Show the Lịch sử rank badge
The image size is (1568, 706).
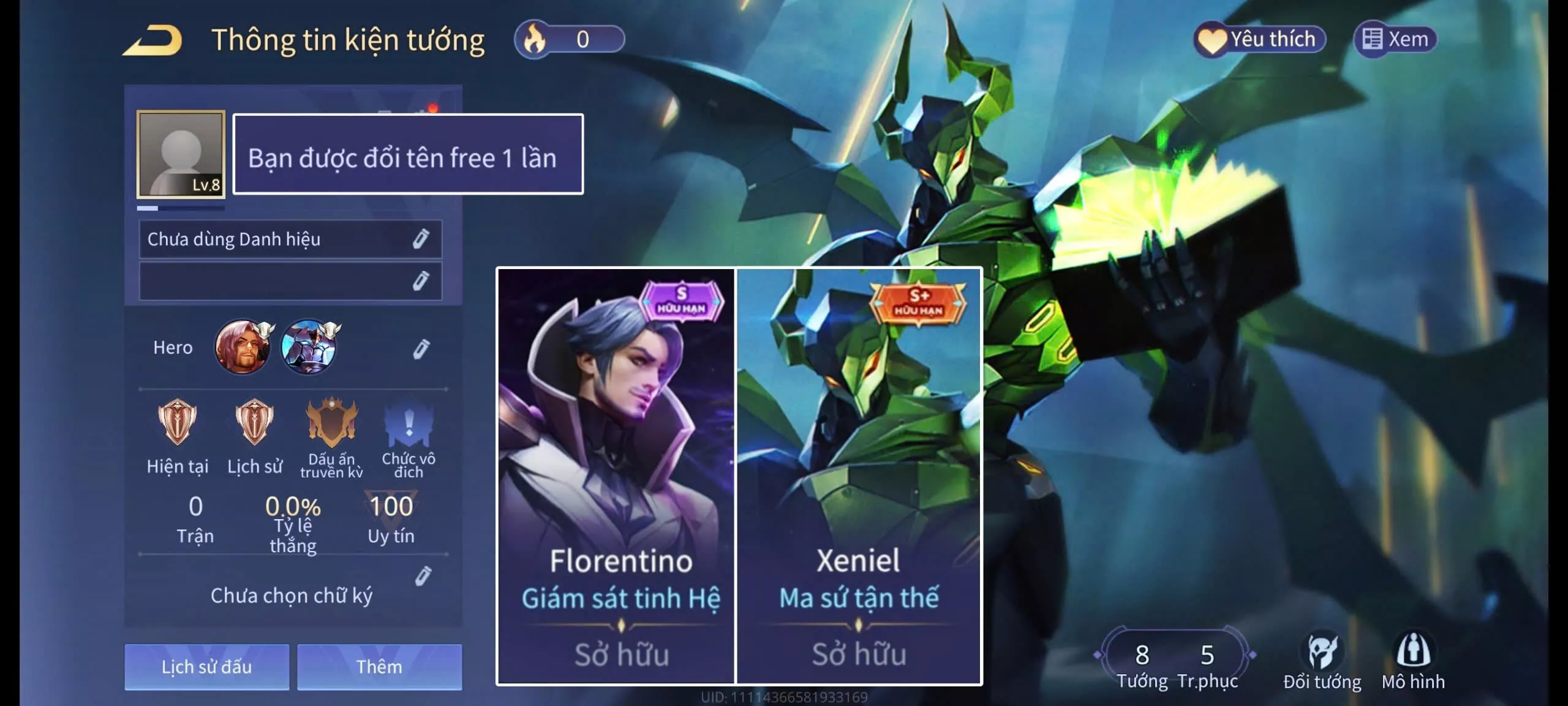click(255, 423)
